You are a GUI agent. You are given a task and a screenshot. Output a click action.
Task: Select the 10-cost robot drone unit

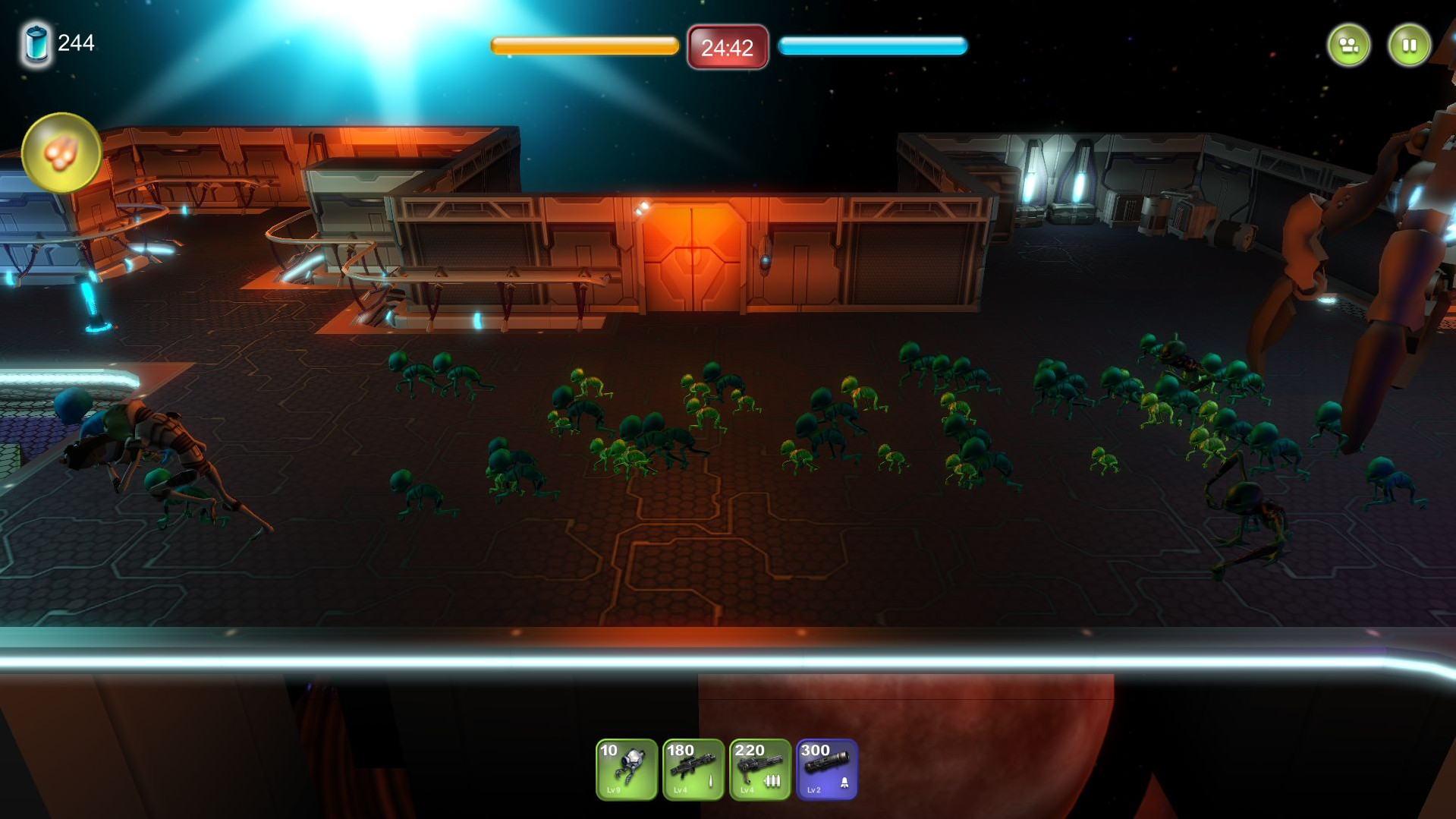(626, 769)
